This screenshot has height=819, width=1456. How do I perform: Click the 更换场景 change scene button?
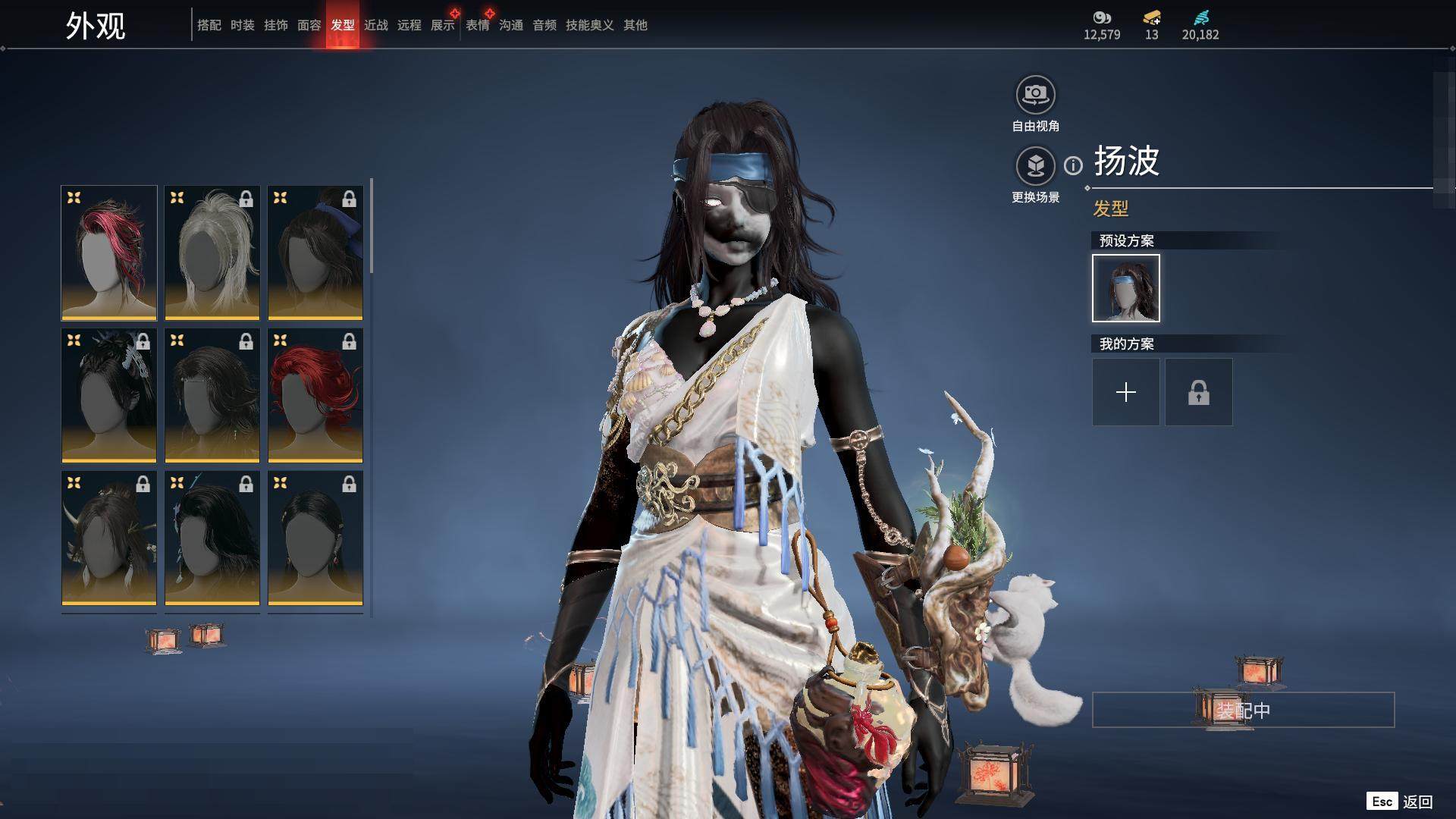(1035, 166)
